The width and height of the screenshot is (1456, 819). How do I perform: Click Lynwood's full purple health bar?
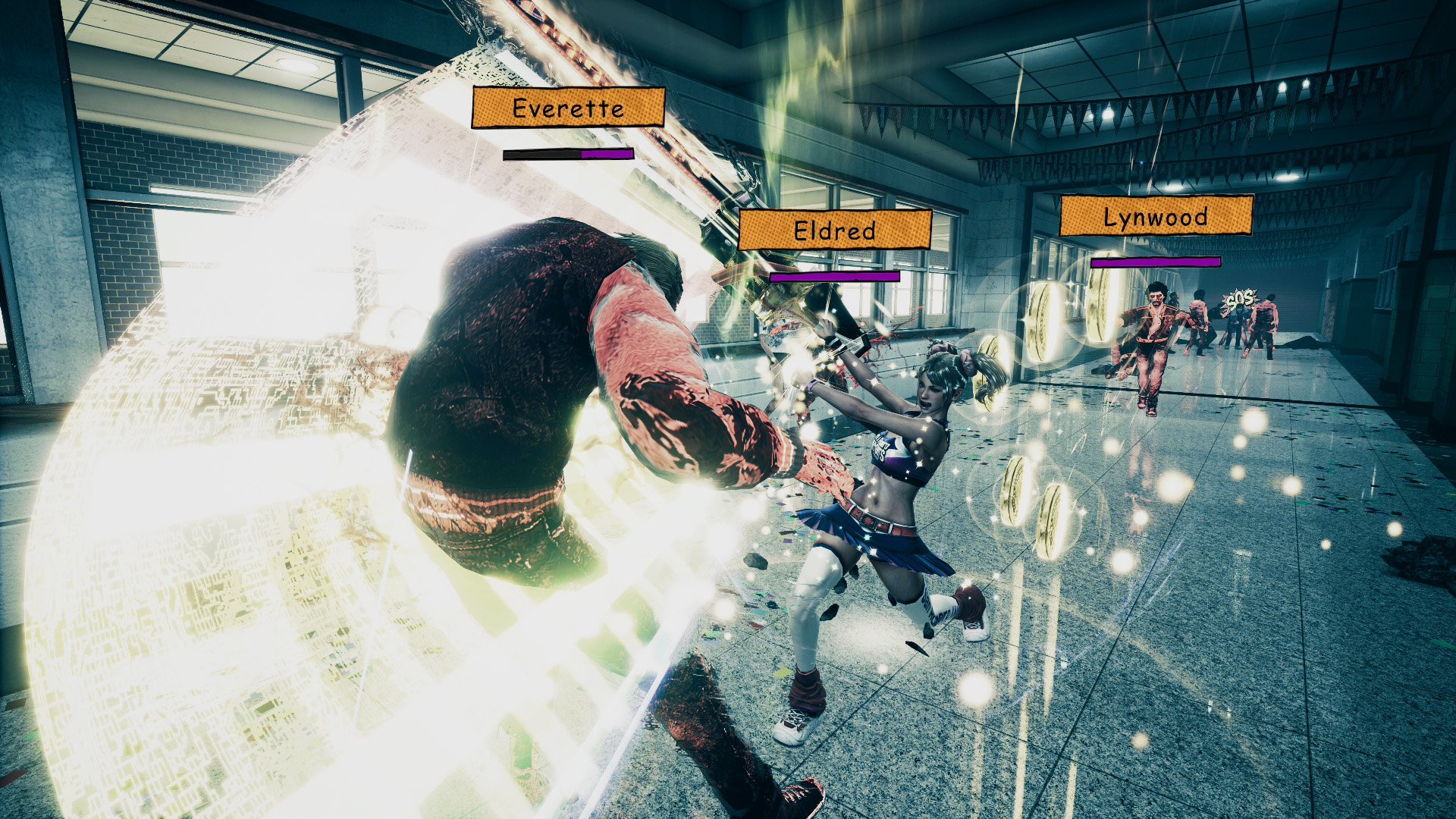coord(1155,262)
